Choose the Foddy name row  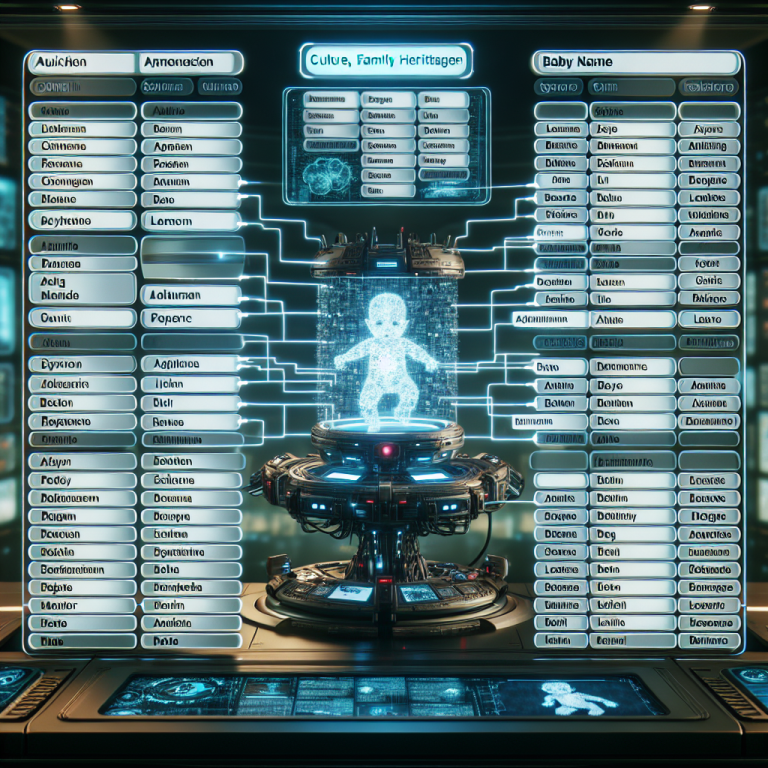point(82,480)
